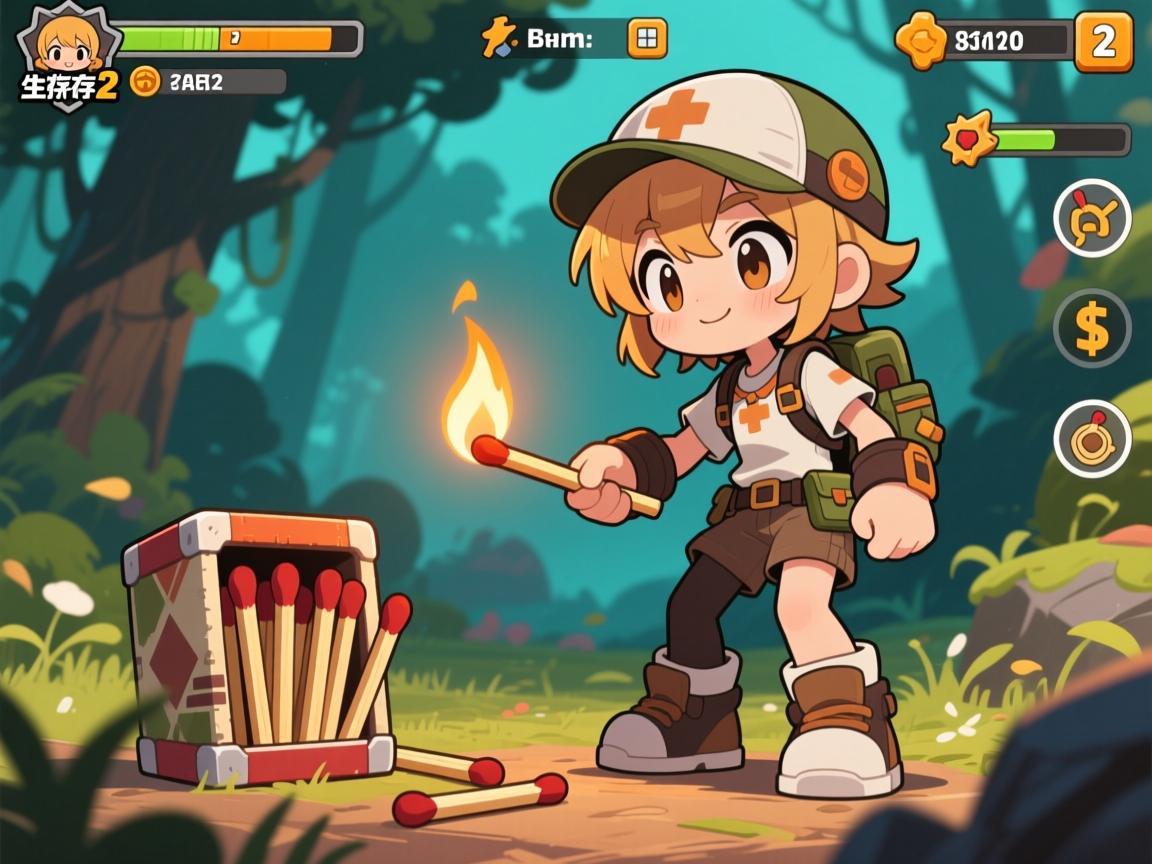
Task: Tap the gold coin icon below the health bar
Action: [x=146, y=82]
